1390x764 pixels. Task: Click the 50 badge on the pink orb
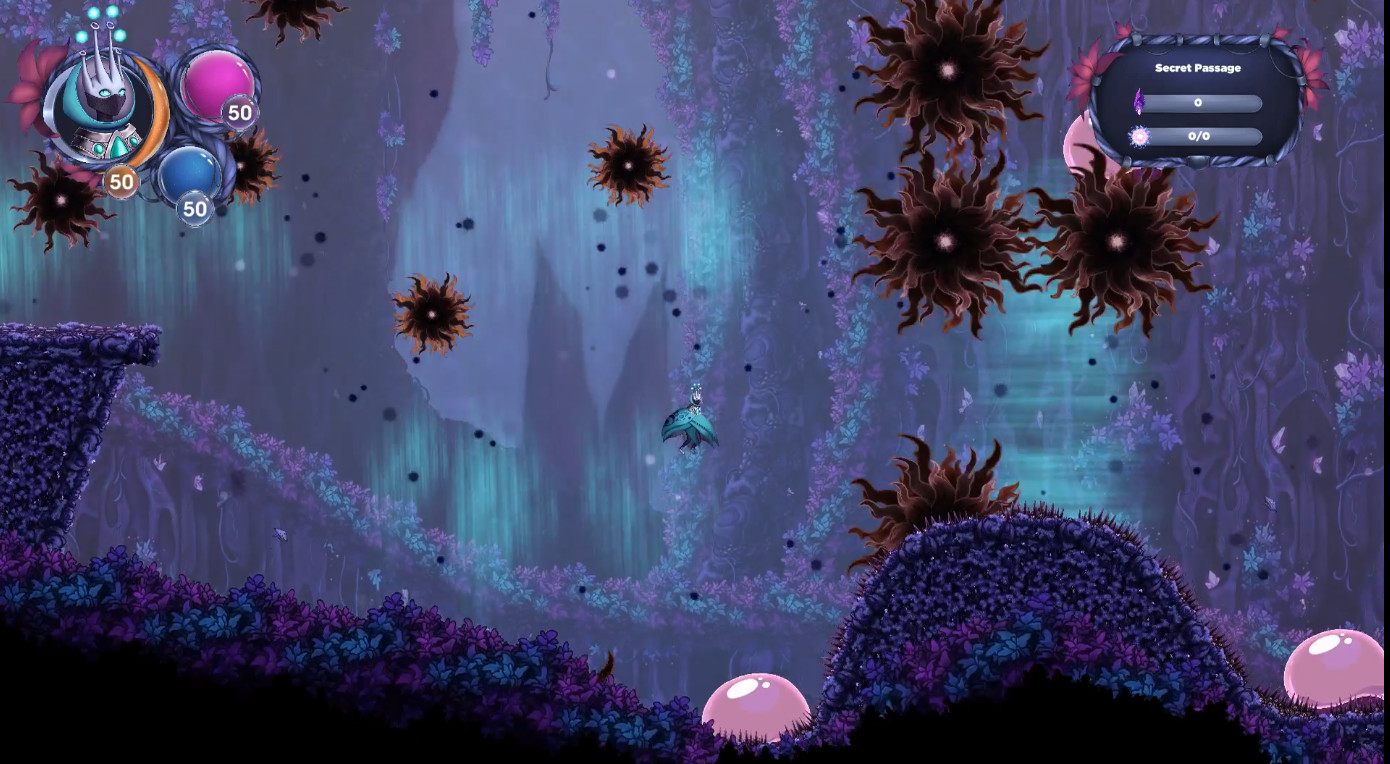coord(239,113)
